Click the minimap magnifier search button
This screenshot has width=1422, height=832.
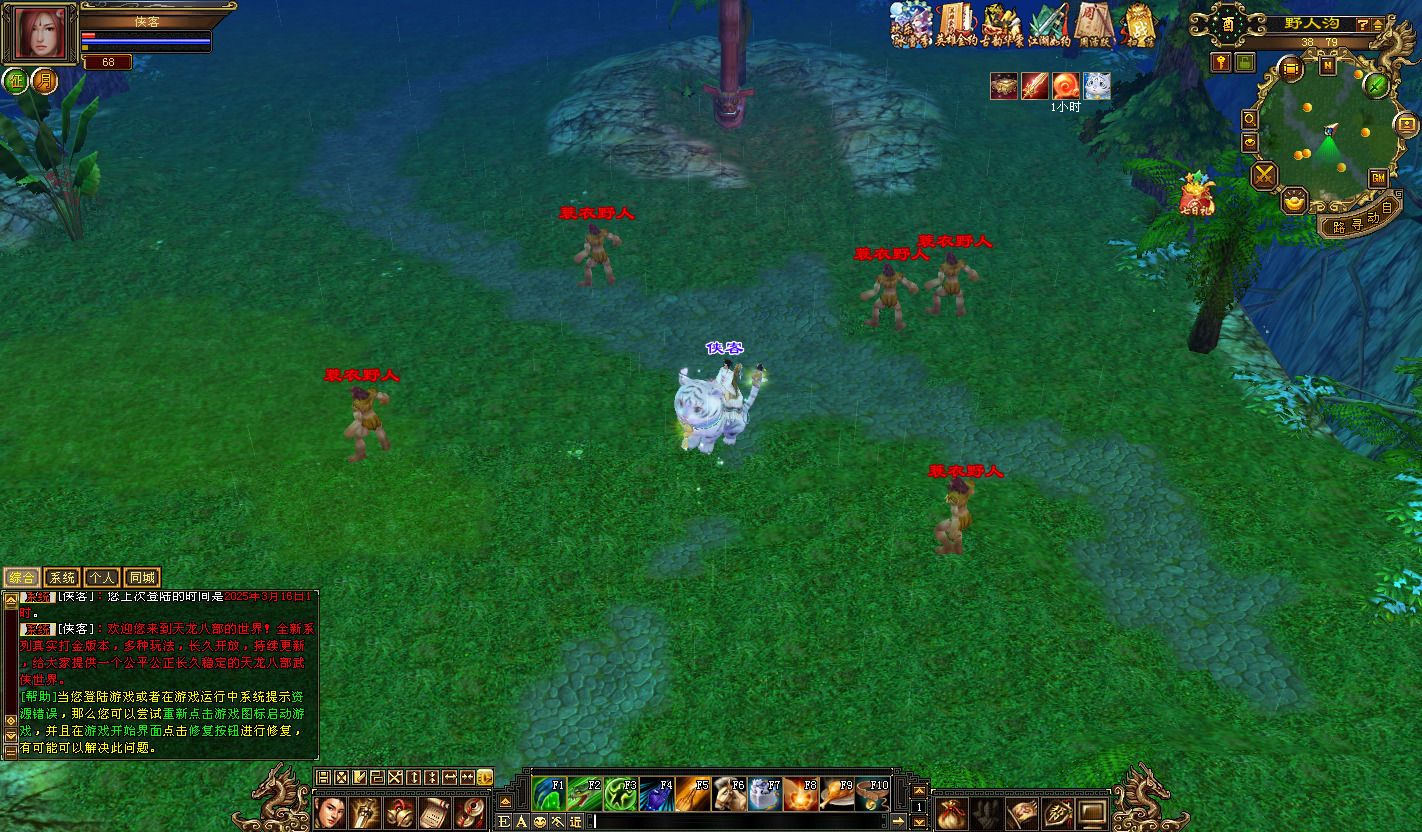pos(1250,119)
